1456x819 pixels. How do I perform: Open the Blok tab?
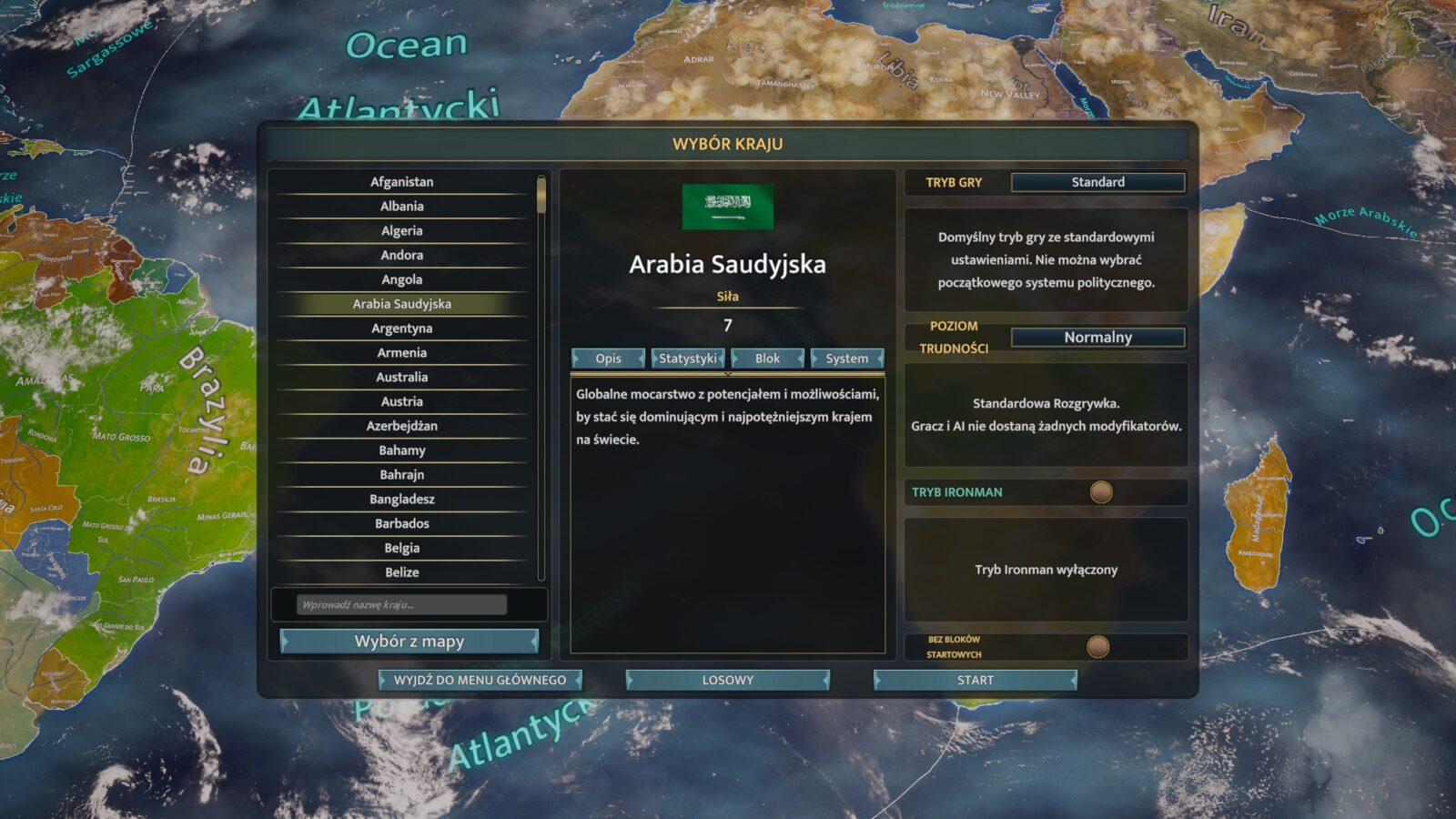[x=767, y=359]
